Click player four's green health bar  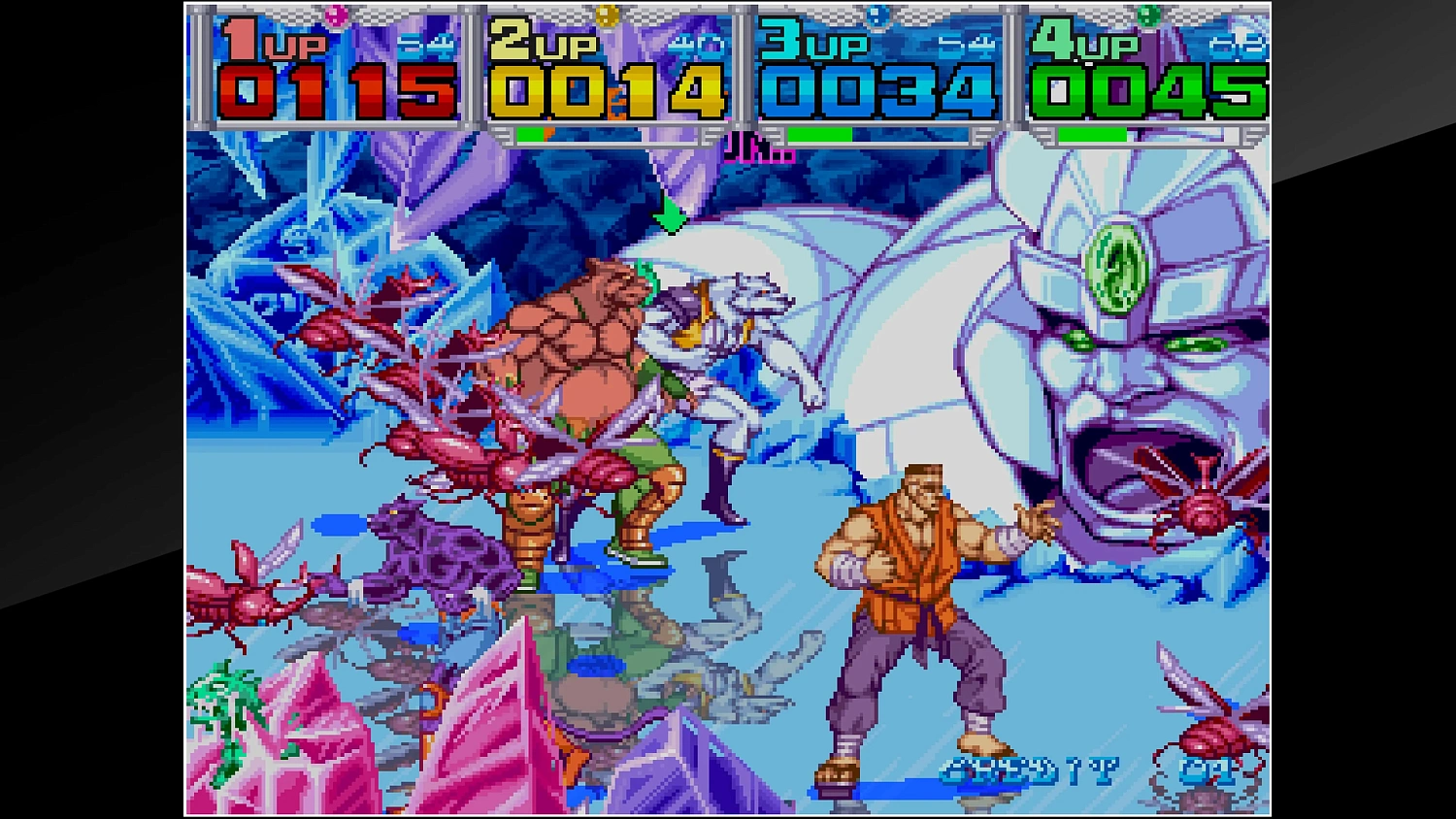[x=1091, y=135]
